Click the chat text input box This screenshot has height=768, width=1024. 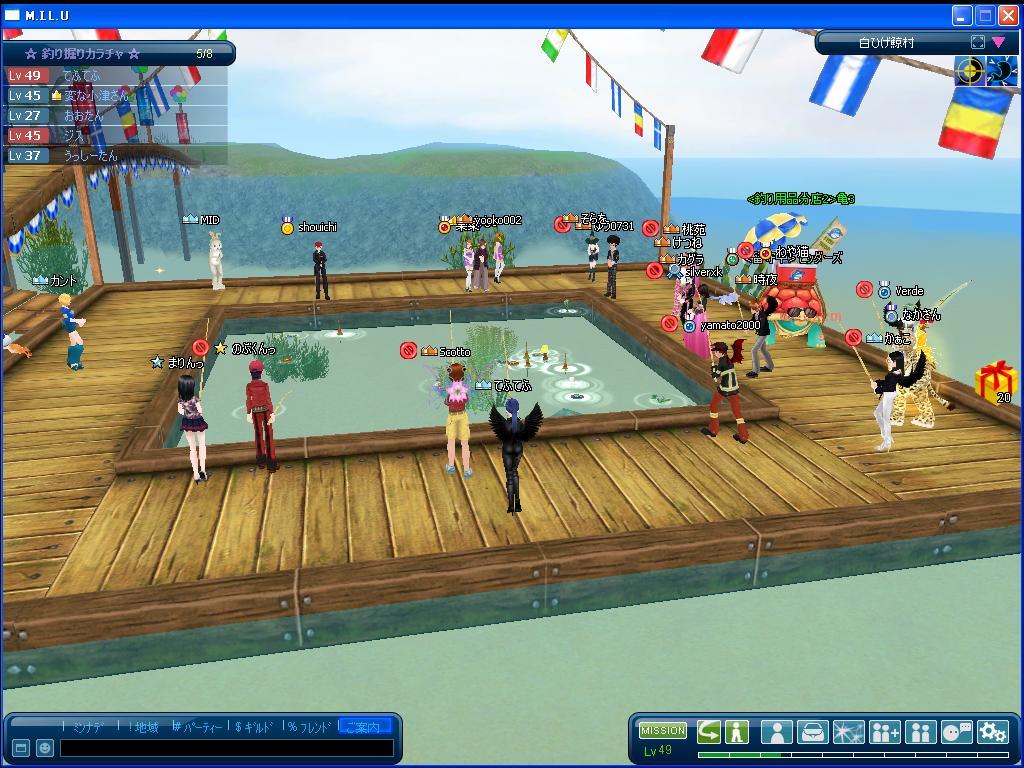click(x=225, y=748)
